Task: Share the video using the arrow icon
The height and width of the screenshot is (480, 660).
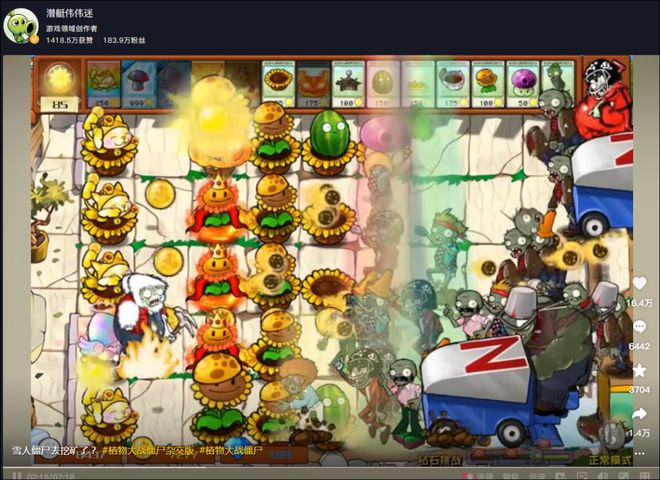Action: 638,414
